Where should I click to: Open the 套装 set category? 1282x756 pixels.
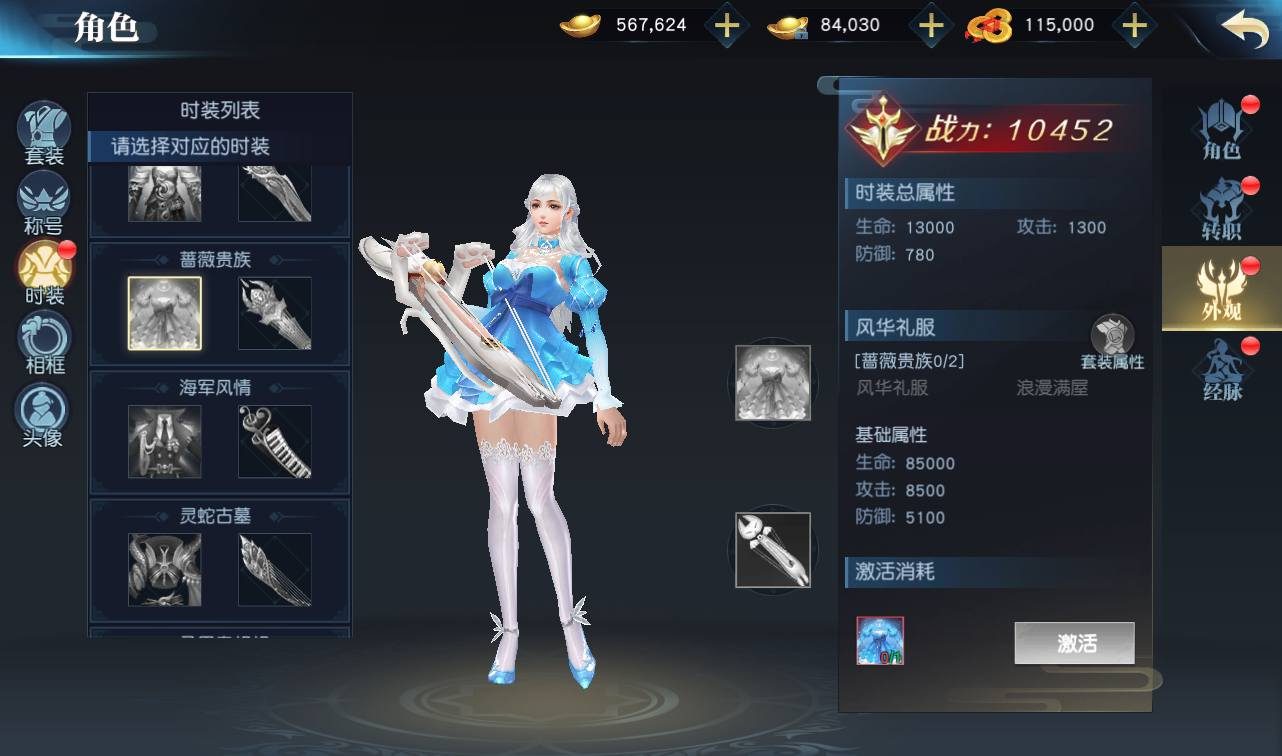tap(44, 132)
